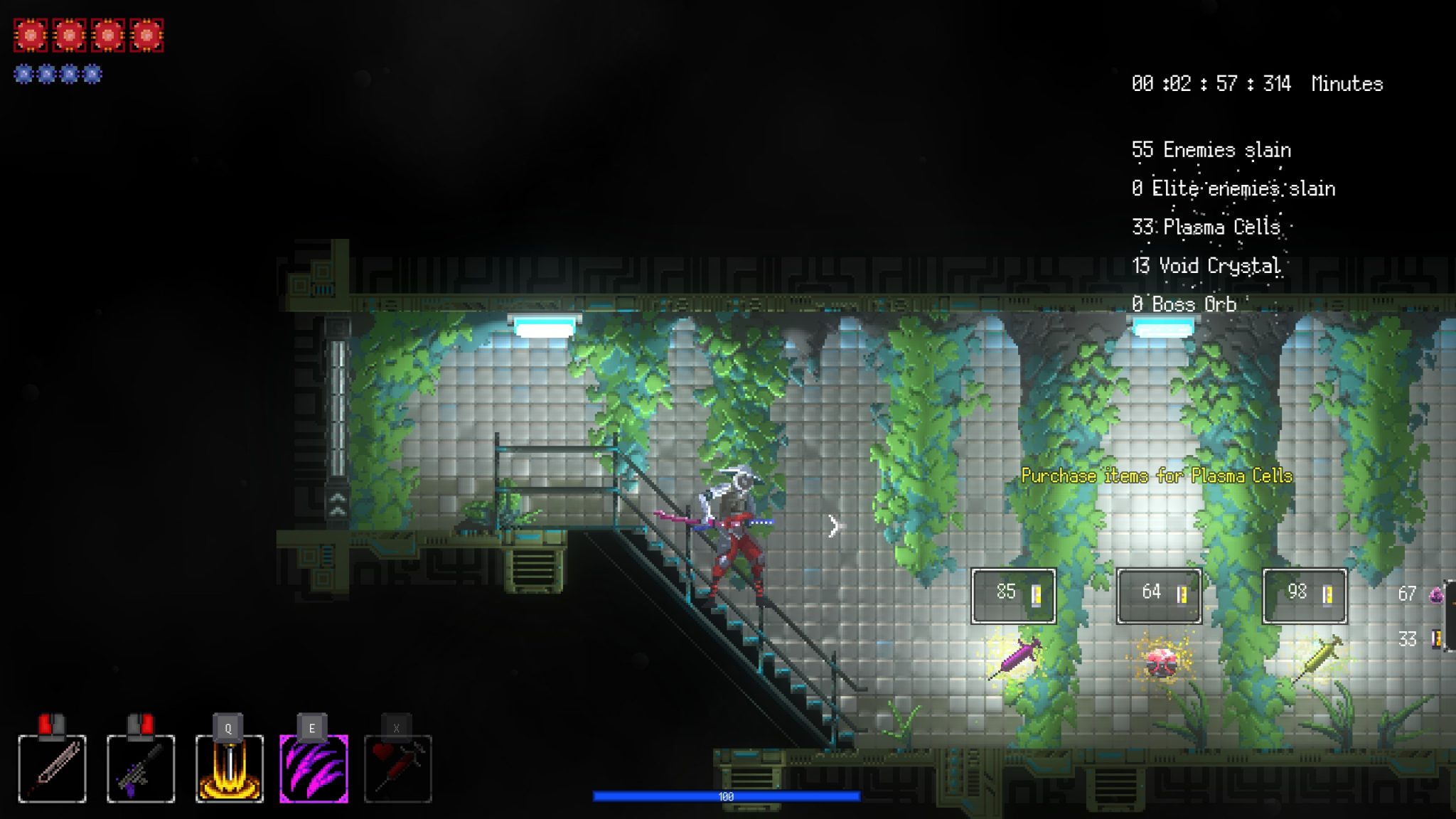
Task: Select the purple rifle weapon slot
Action: tap(141, 769)
